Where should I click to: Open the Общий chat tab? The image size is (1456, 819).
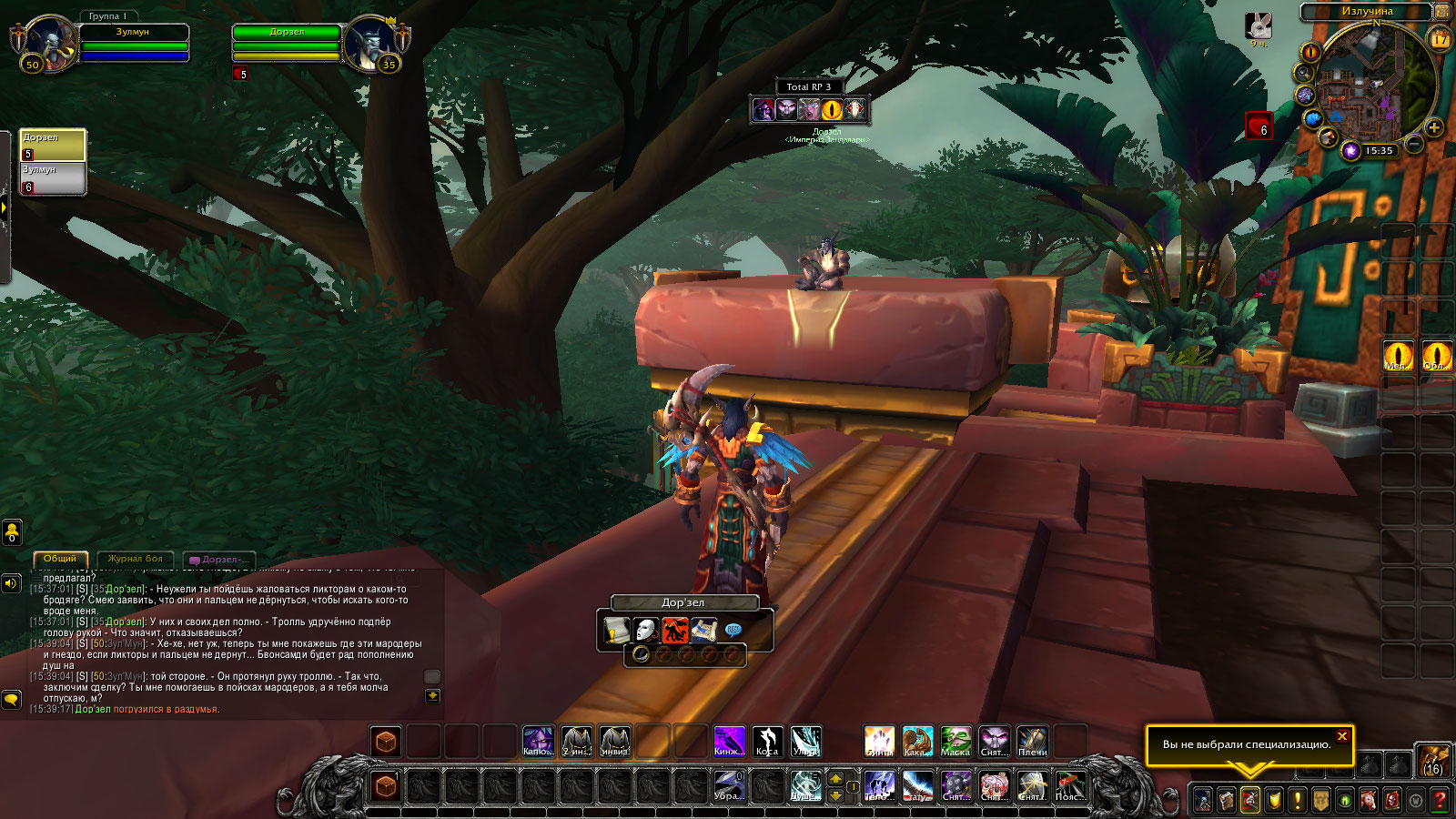coord(60,559)
